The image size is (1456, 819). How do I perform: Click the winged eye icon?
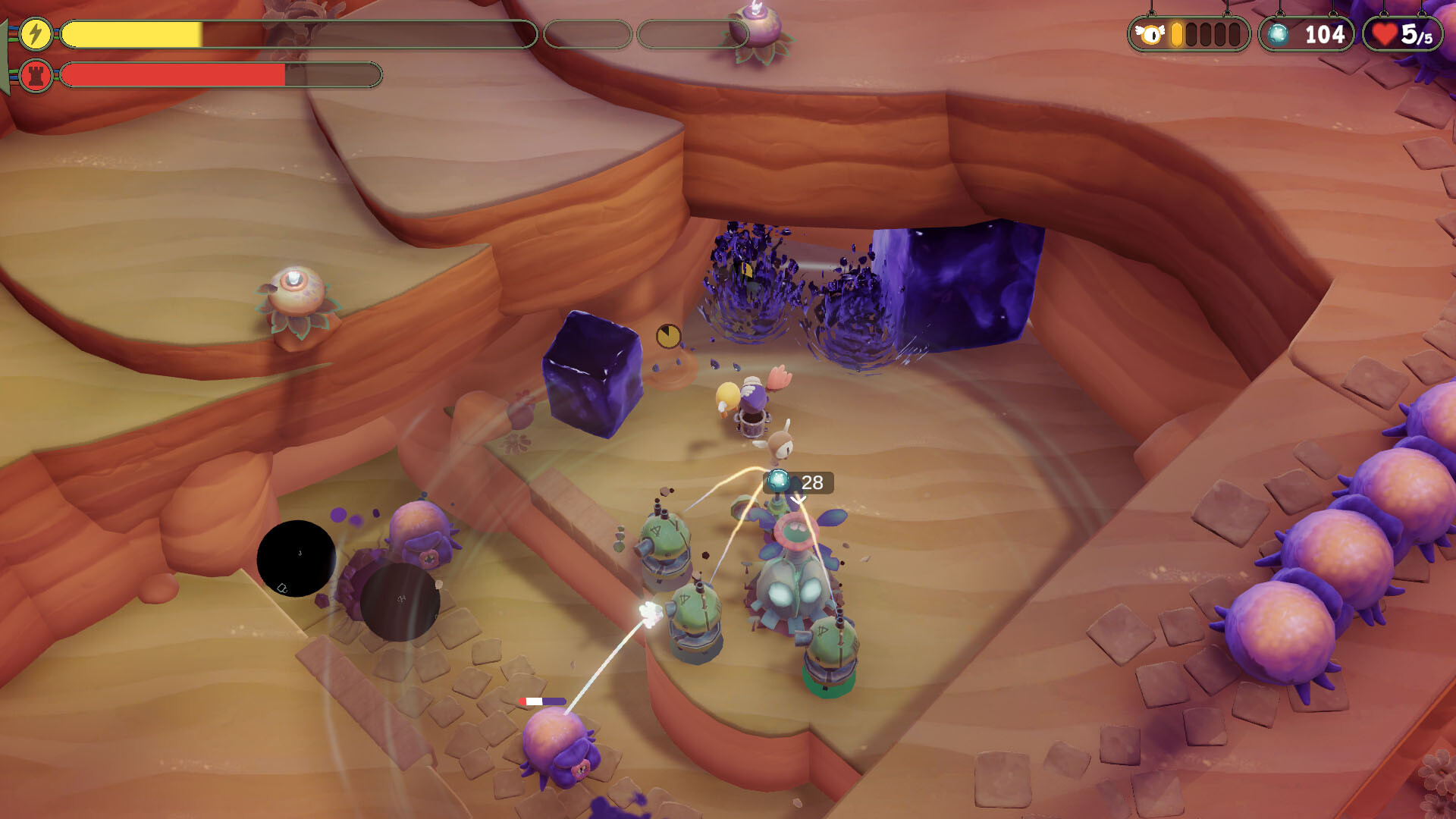coord(1151,35)
